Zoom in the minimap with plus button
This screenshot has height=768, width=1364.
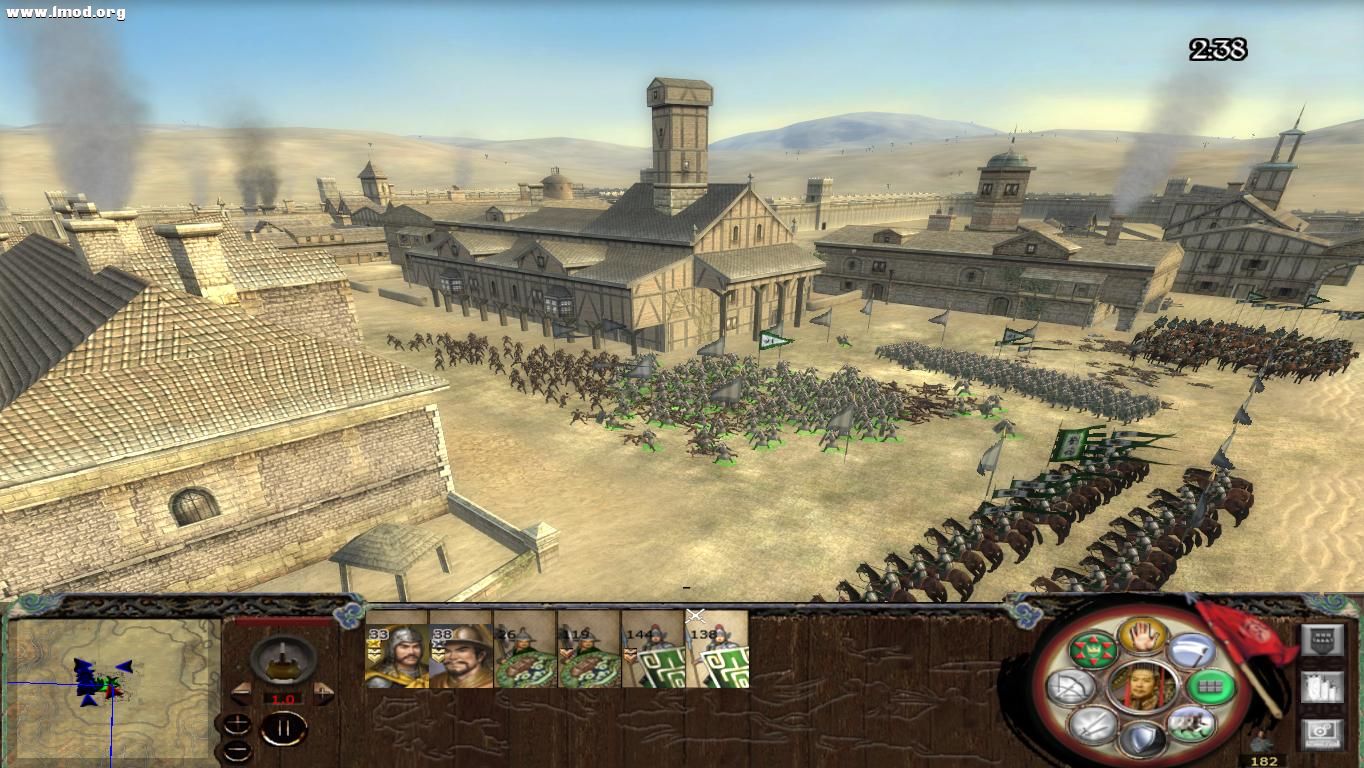(237, 724)
